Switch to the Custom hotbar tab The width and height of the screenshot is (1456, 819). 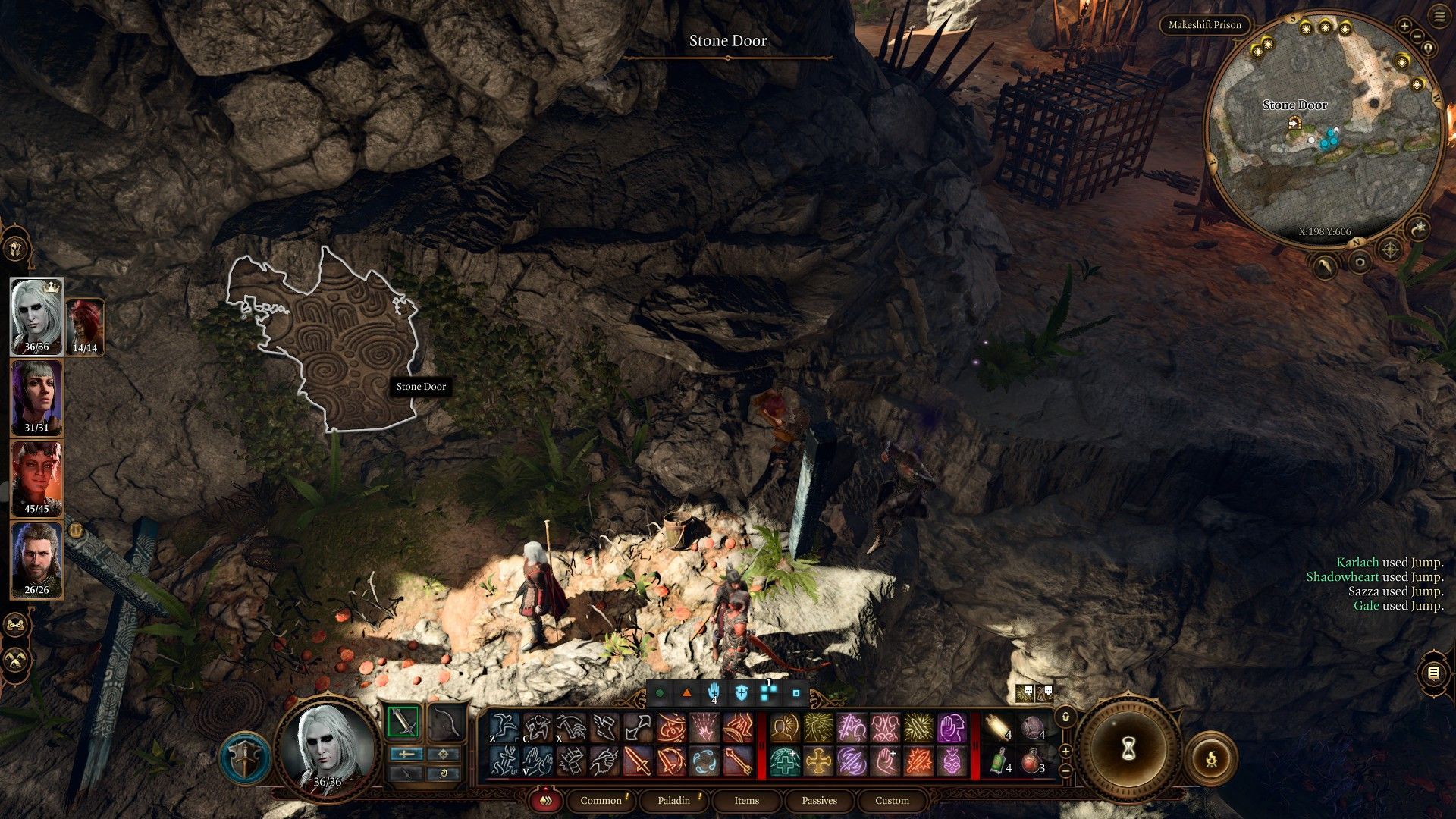point(892,800)
